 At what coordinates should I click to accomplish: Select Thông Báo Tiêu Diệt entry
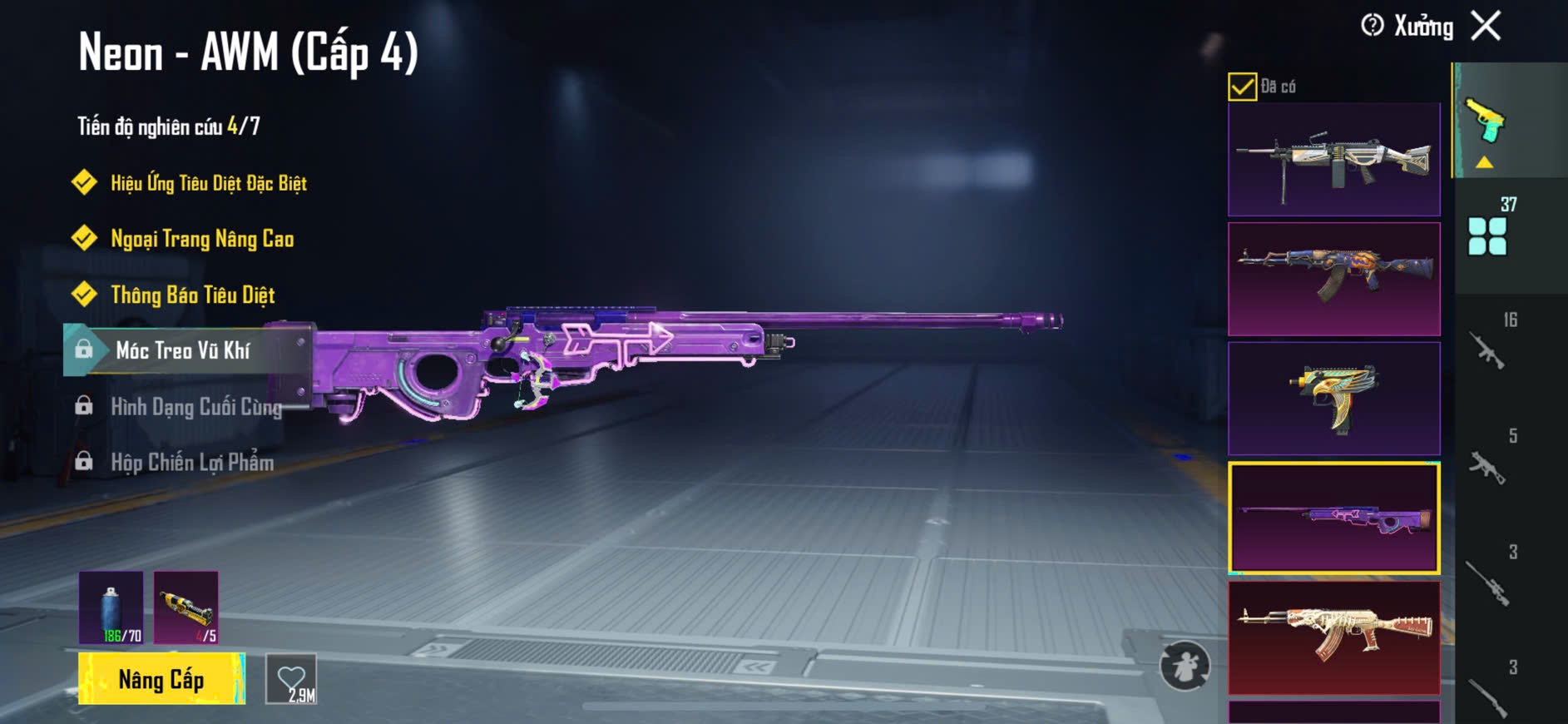pos(192,295)
